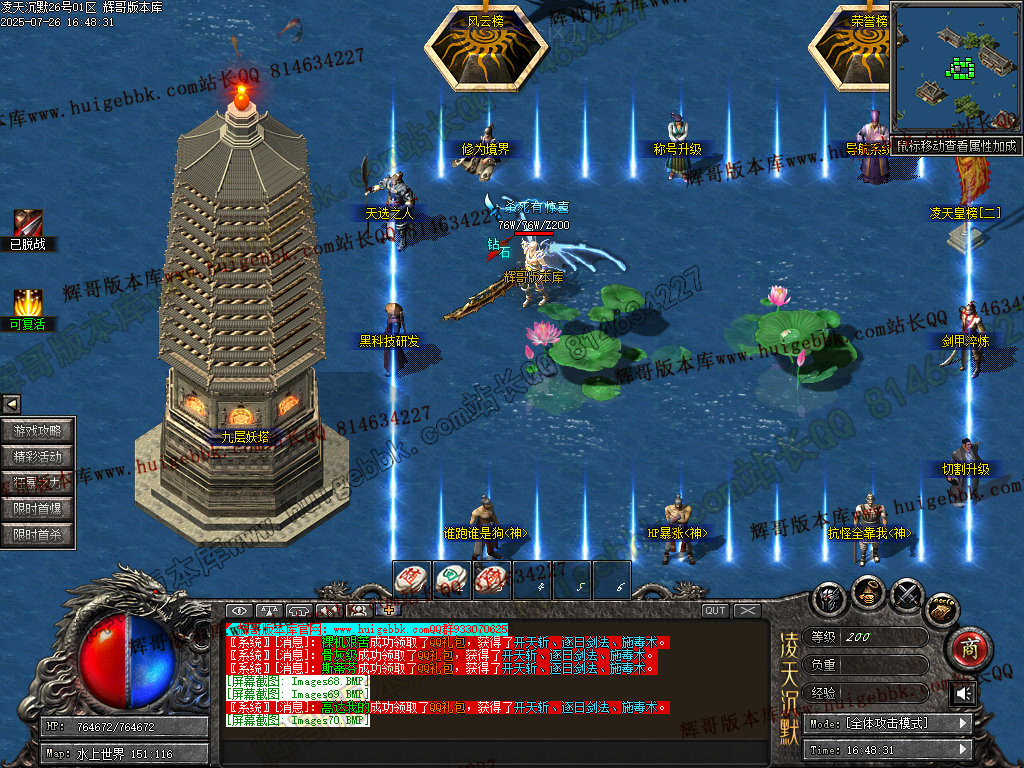The width and height of the screenshot is (1024, 768).
Task: Select the 限时首杀 button
Action: [38, 535]
